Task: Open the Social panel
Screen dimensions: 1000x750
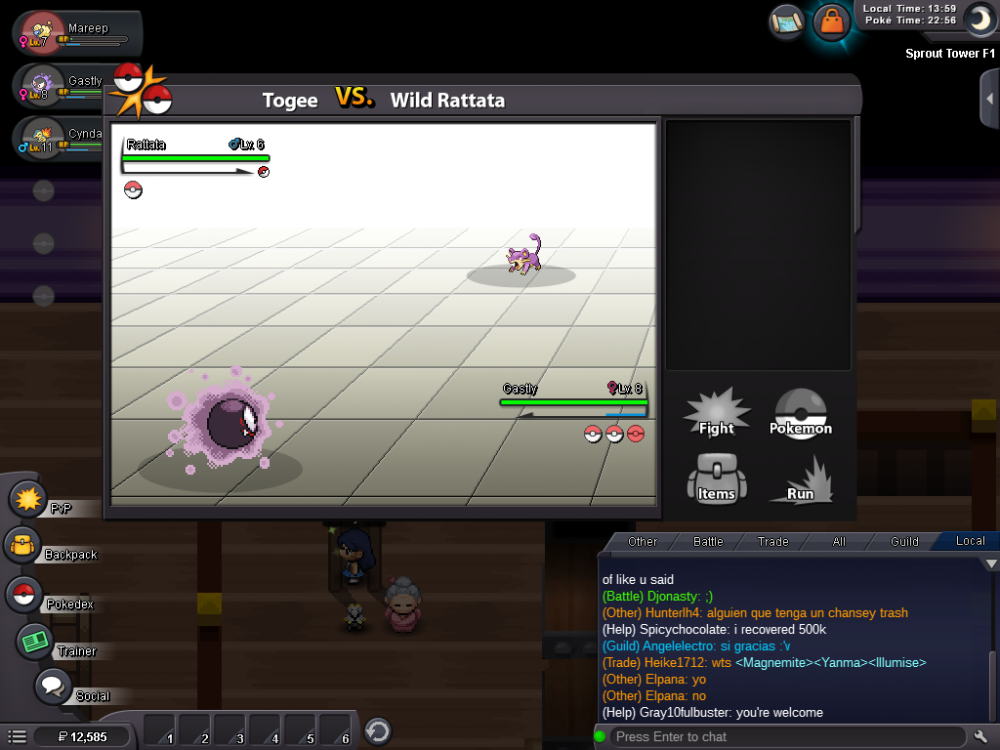Action: (52, 687)
